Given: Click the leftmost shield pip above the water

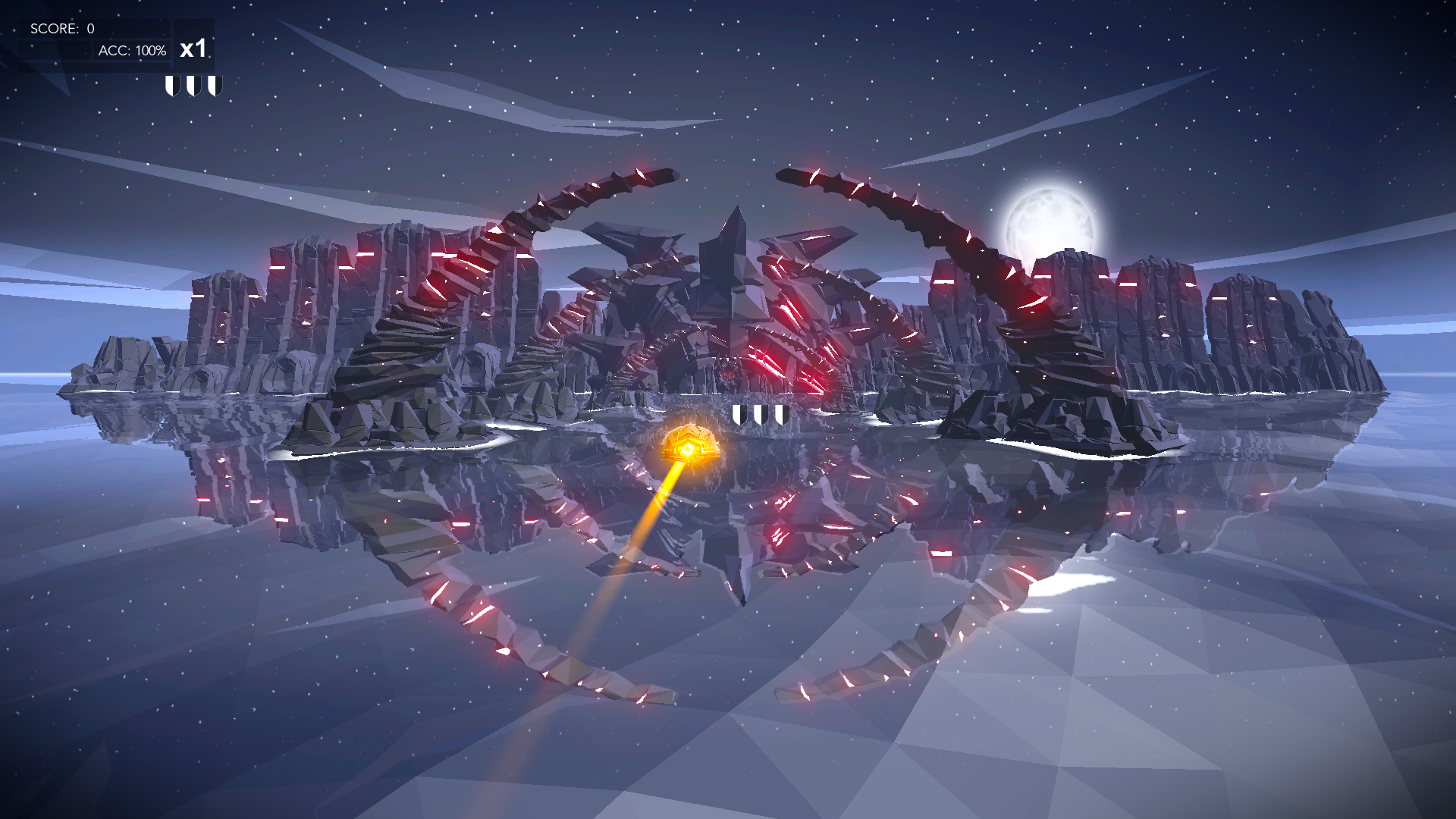Looking at the screenshot, I should [741, 413].
